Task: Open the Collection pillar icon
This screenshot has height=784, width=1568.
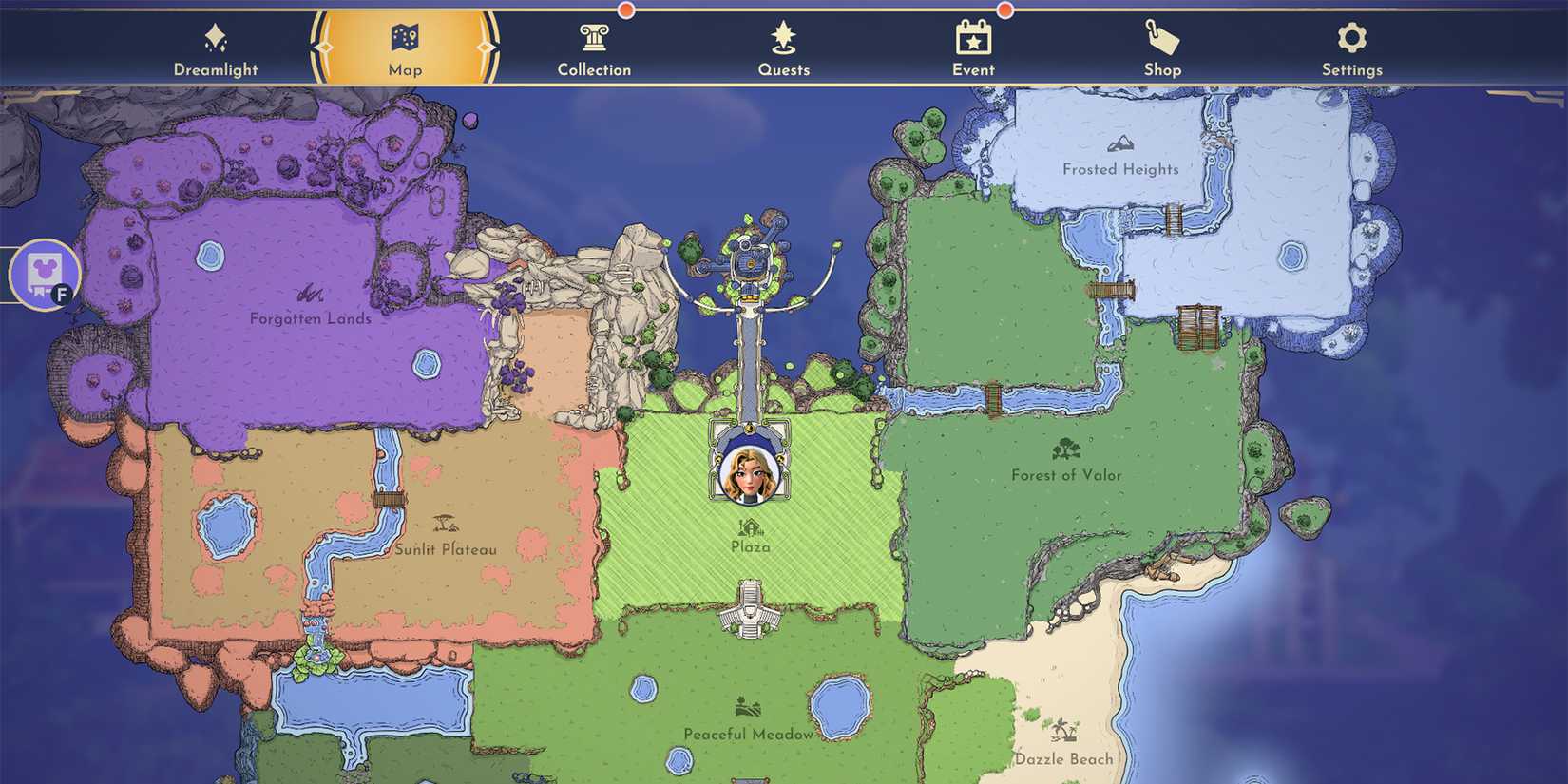Action: pos(594,40)
